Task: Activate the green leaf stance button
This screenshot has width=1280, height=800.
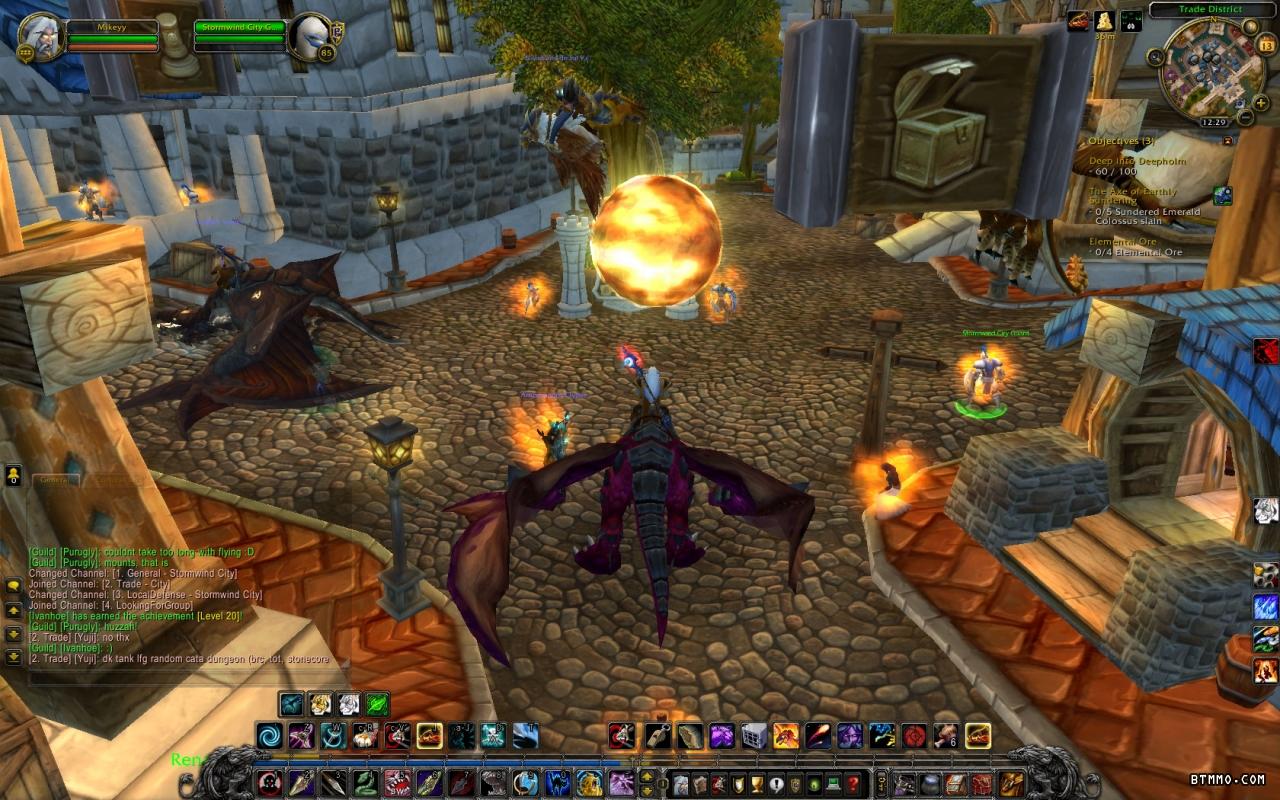Action: click(x=377, y=704)
